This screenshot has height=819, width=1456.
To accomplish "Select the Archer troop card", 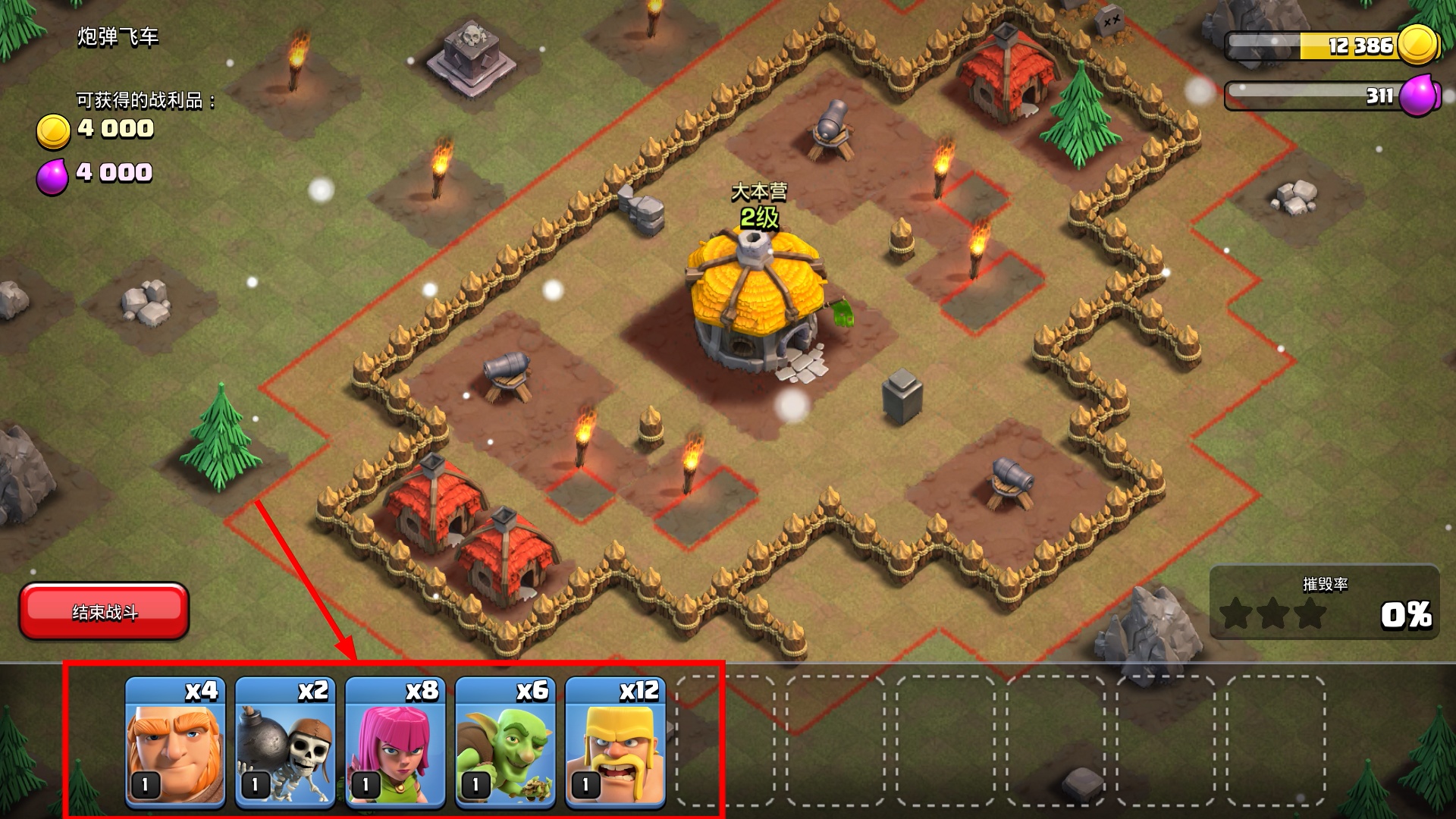I will pos(395,741).
